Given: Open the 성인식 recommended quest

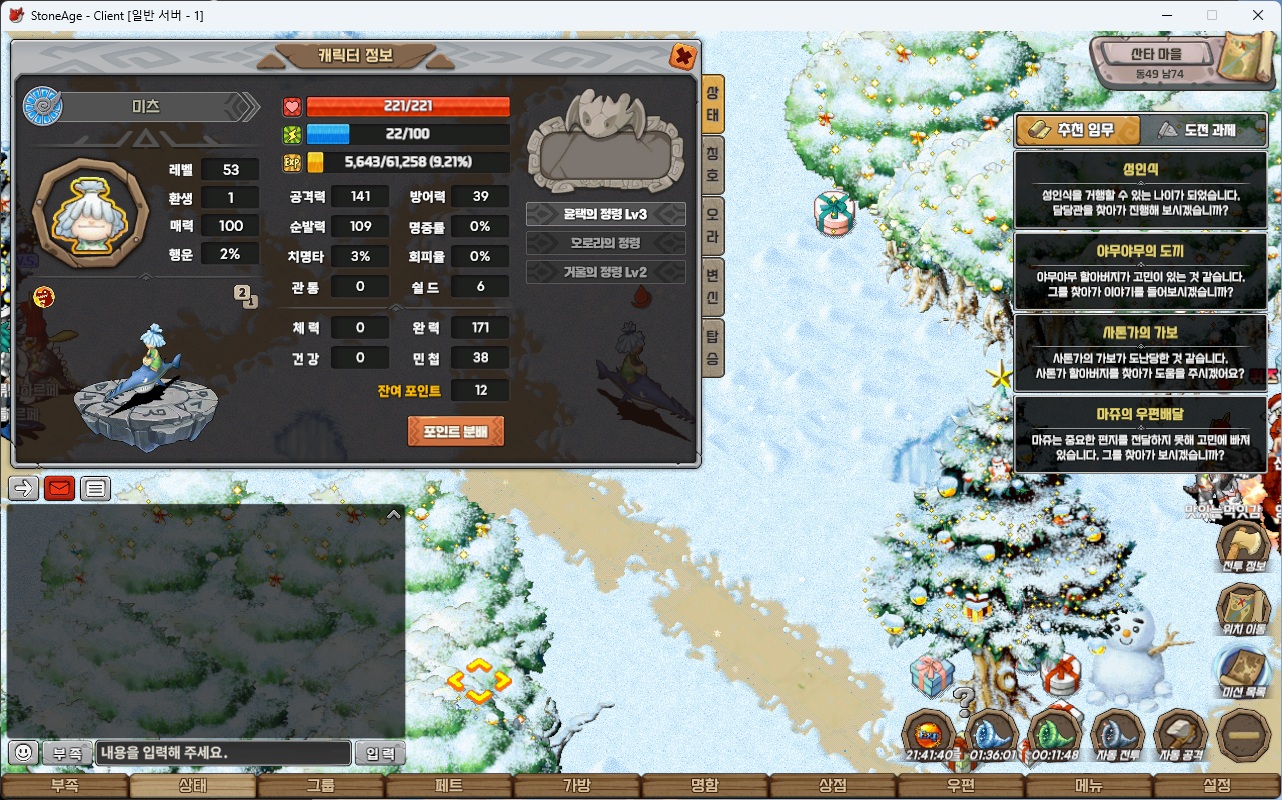Looking at the screenshot, I should click(x=1140, y=190).
